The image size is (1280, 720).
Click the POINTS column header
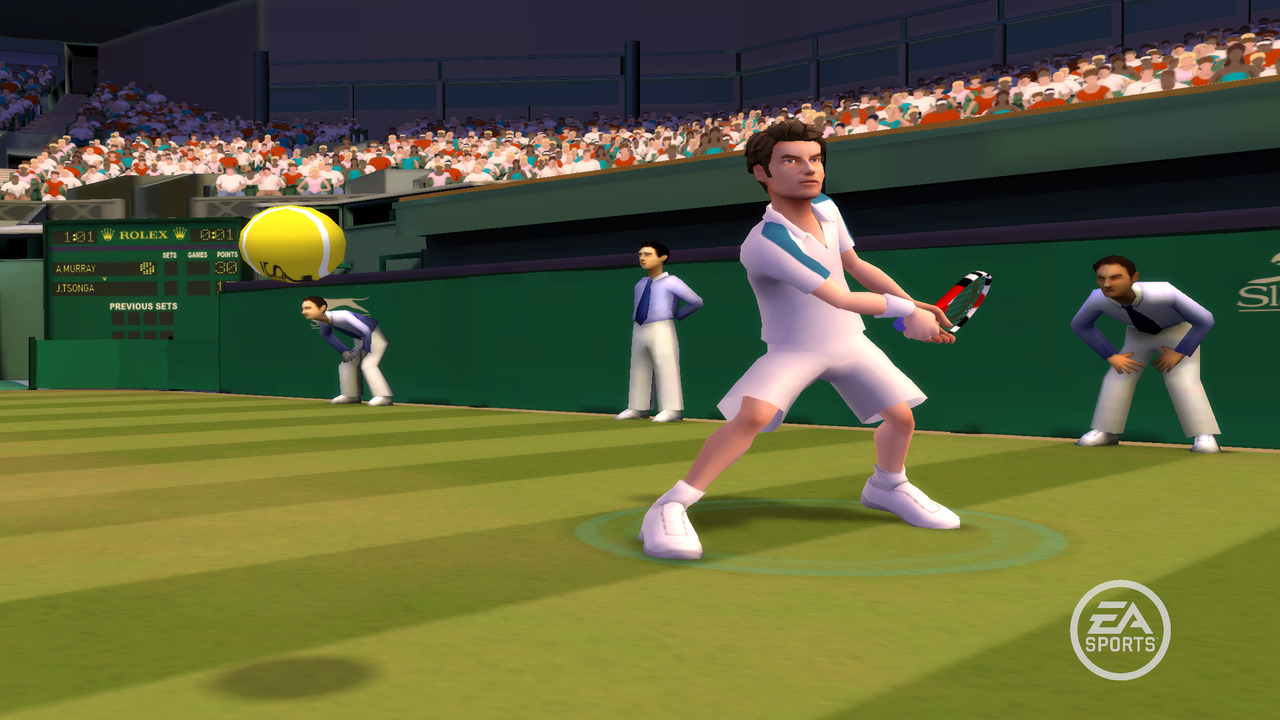(x=228, y=253)
